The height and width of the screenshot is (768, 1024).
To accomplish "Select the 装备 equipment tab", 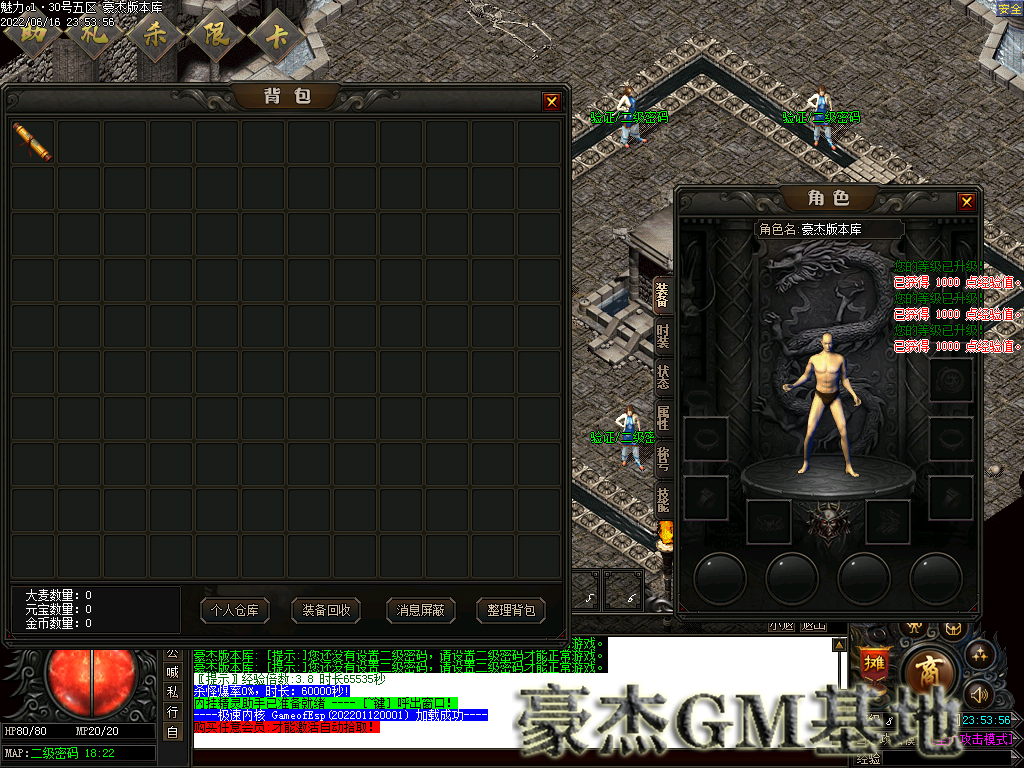I will tap(663, 294).
